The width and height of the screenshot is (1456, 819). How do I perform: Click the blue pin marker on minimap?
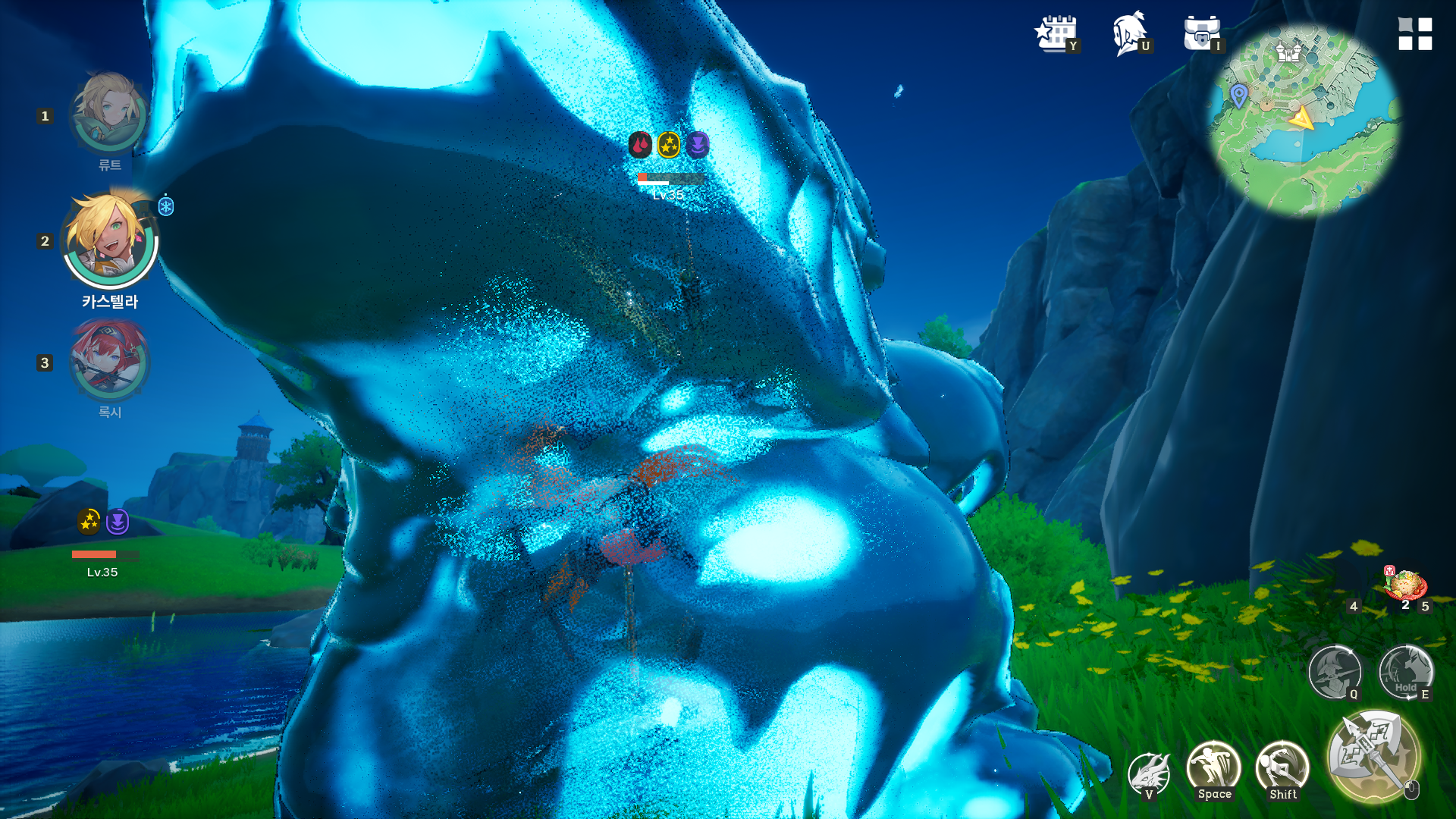[1239, 96]
